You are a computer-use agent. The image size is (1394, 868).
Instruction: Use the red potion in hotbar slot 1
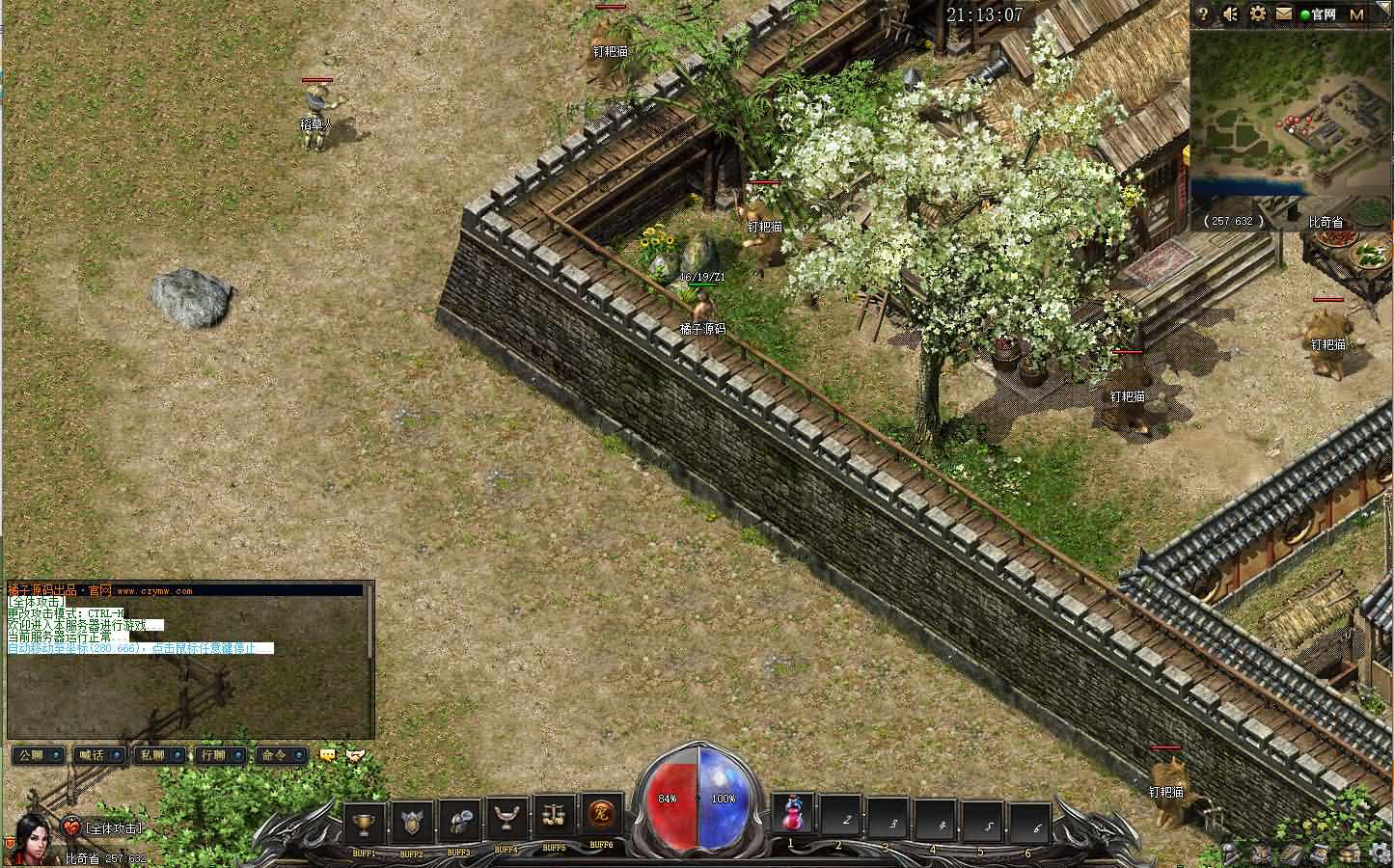(793, 815)
